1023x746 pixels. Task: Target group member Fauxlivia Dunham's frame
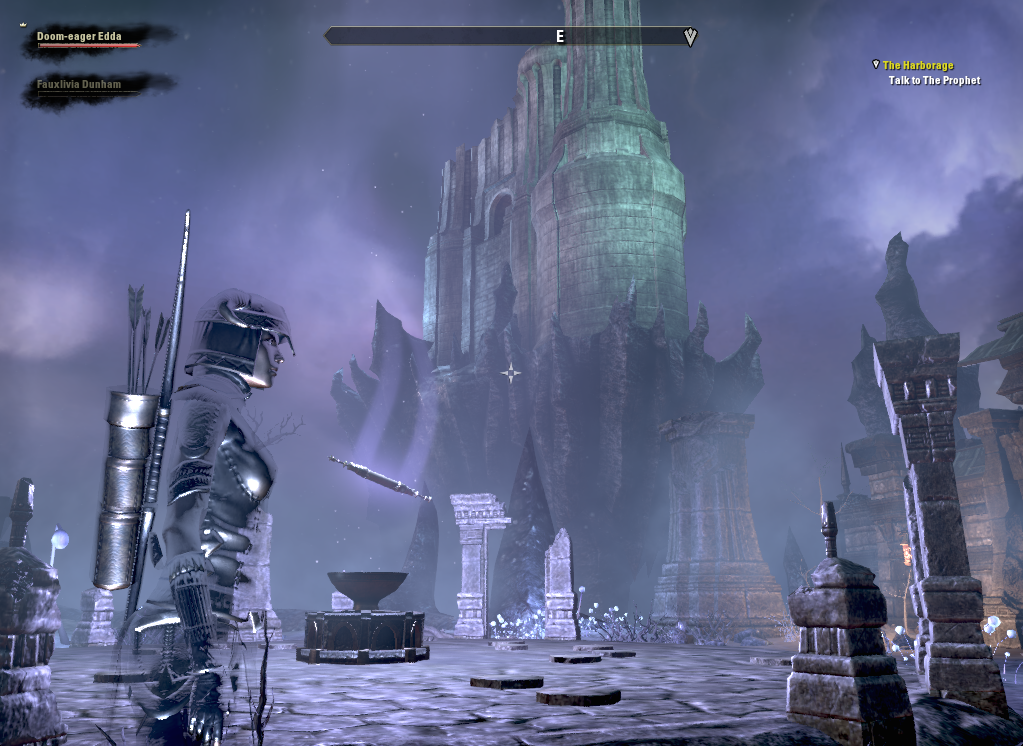click(80, 86)
